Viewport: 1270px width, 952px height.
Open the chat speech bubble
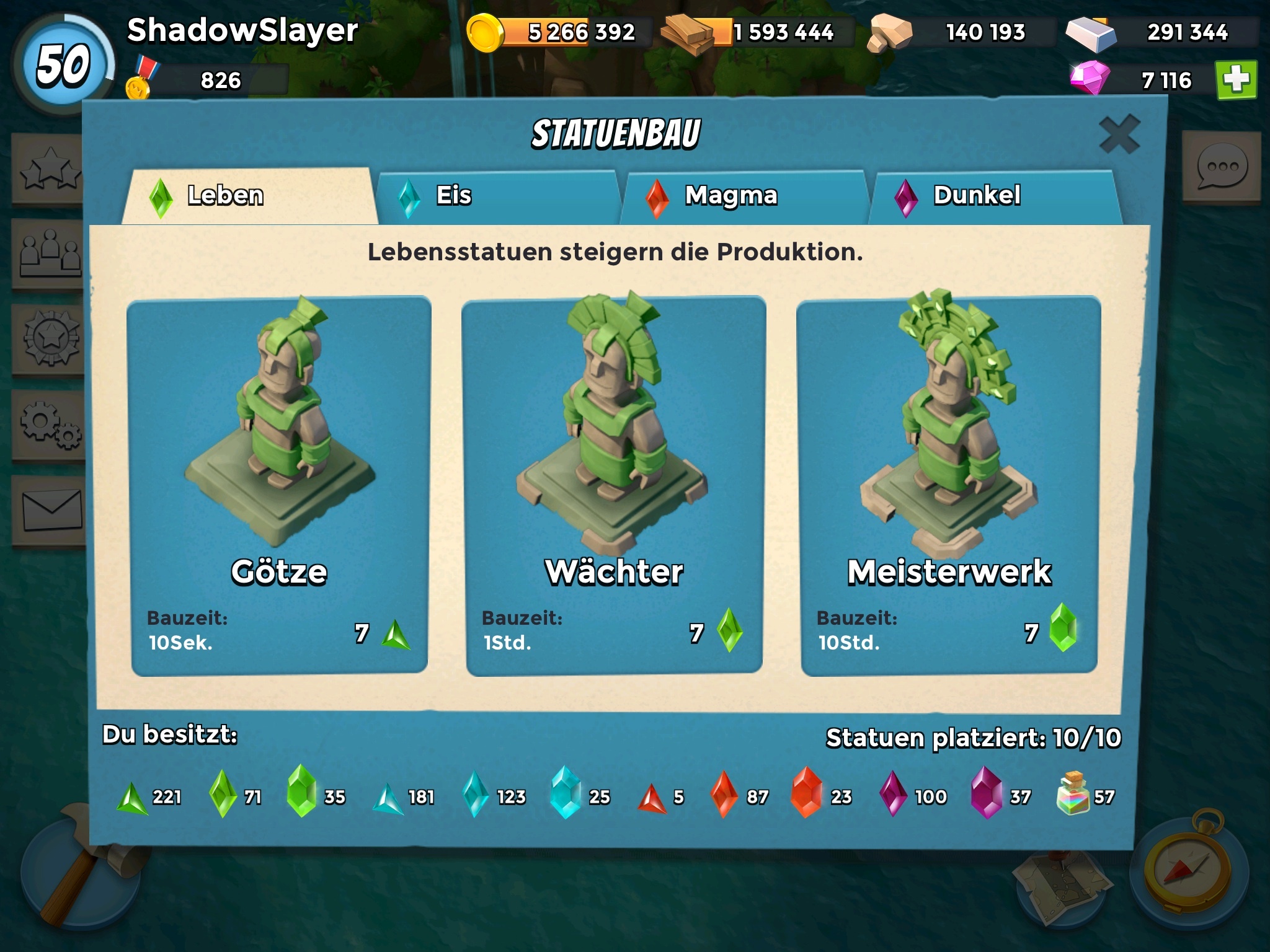(x=1221, y=166)
